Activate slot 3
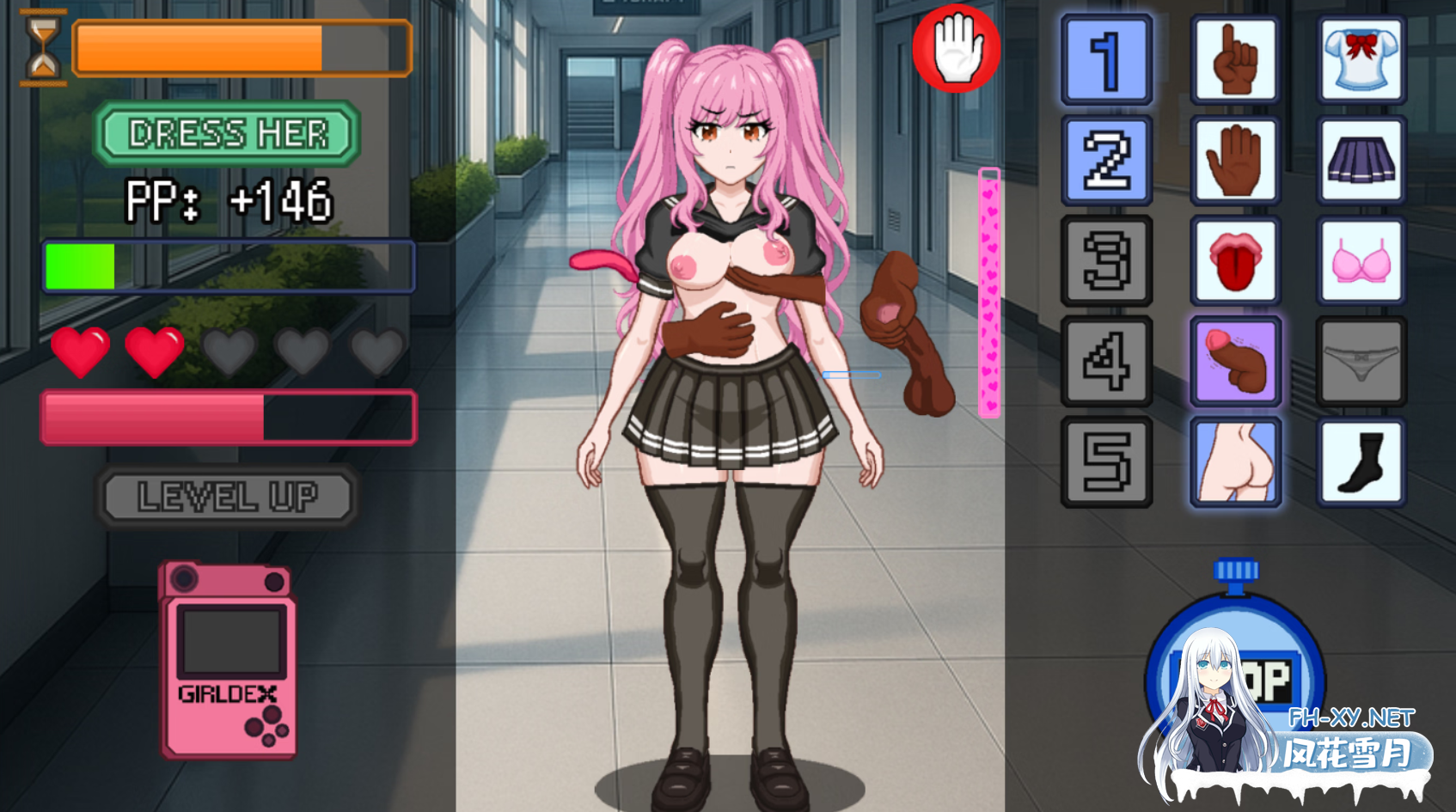The height and width of the screenshot is (812, 1456). tap(1106, 261)
